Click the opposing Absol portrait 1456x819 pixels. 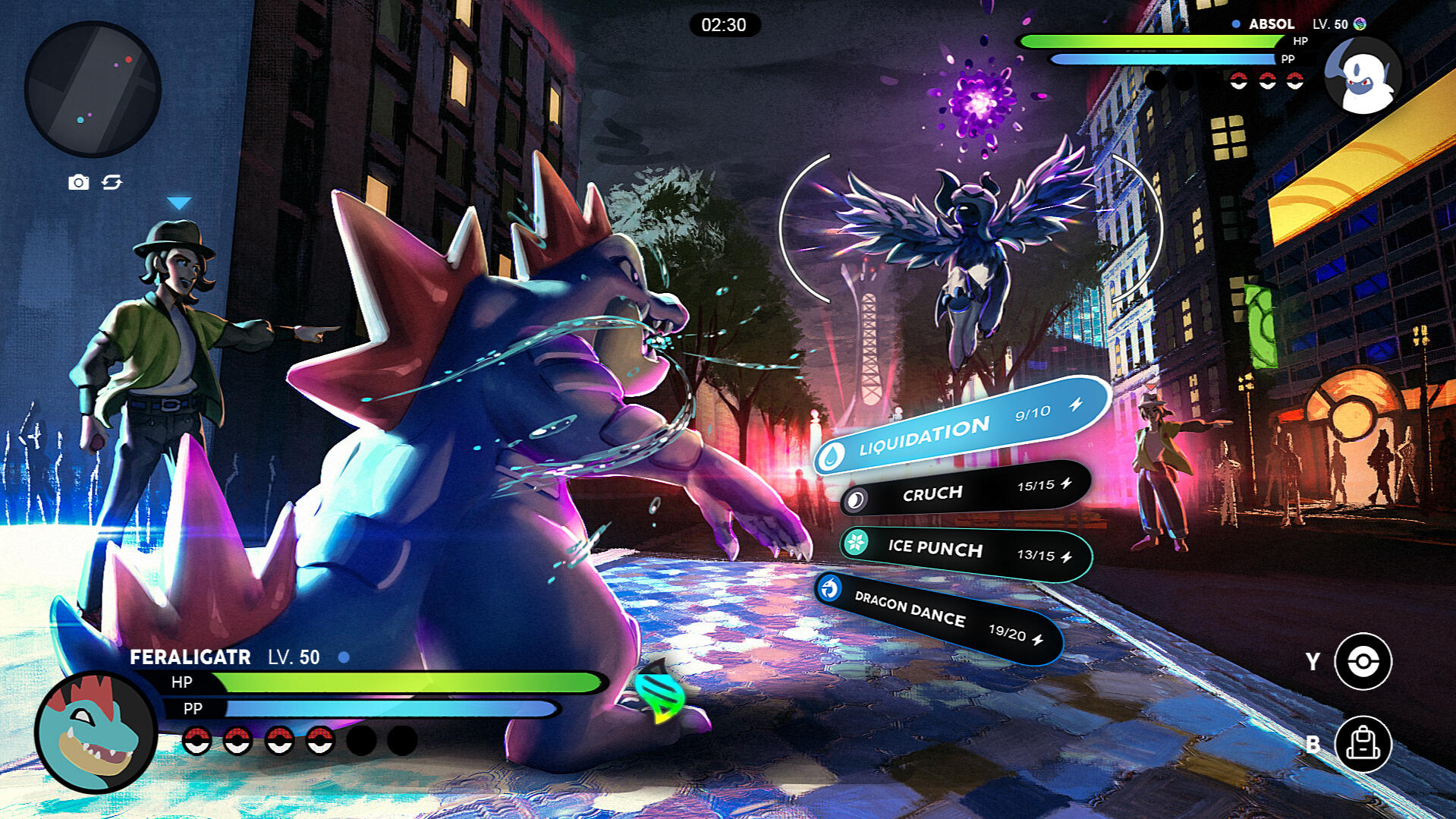tap(1363, 76)
